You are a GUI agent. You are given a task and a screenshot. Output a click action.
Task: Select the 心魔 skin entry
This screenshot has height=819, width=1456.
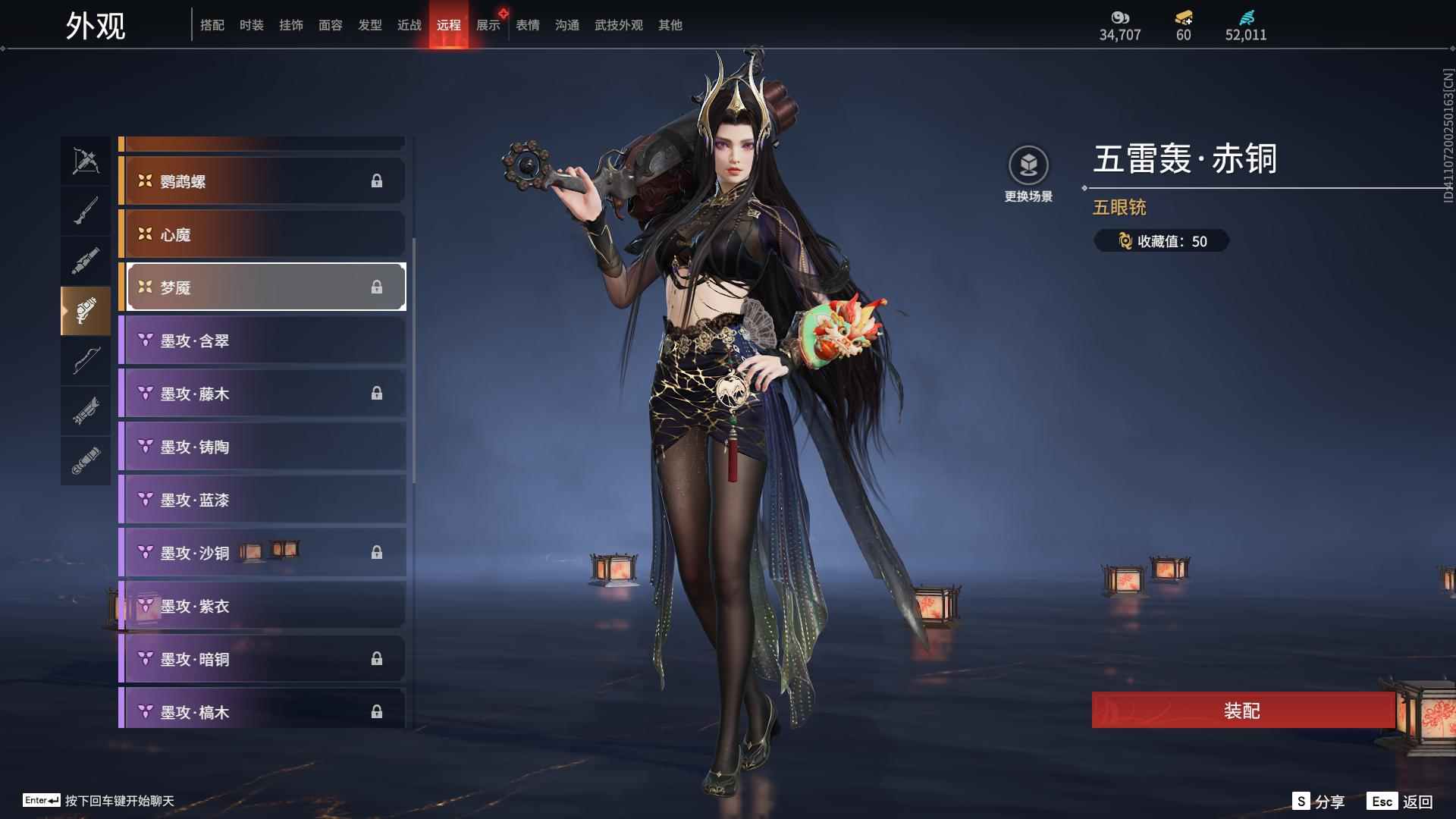262,234
